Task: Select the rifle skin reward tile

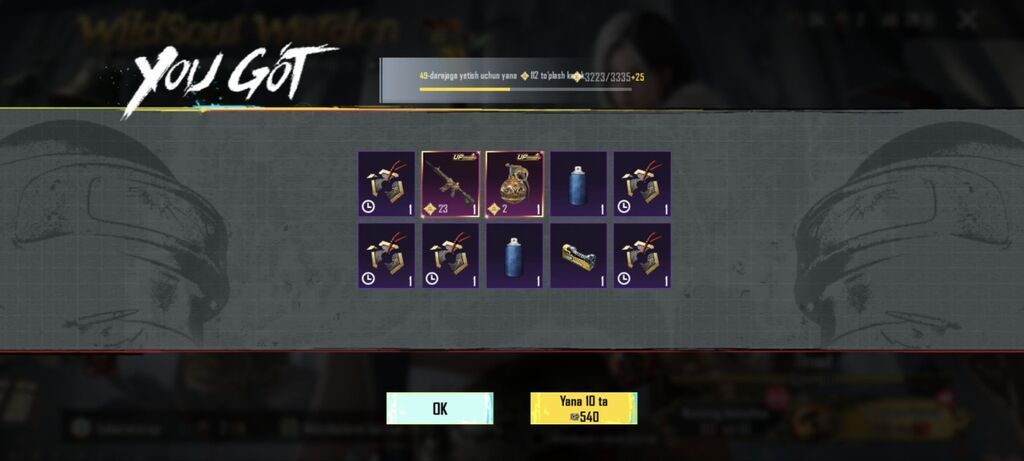Action: [450, 184]
